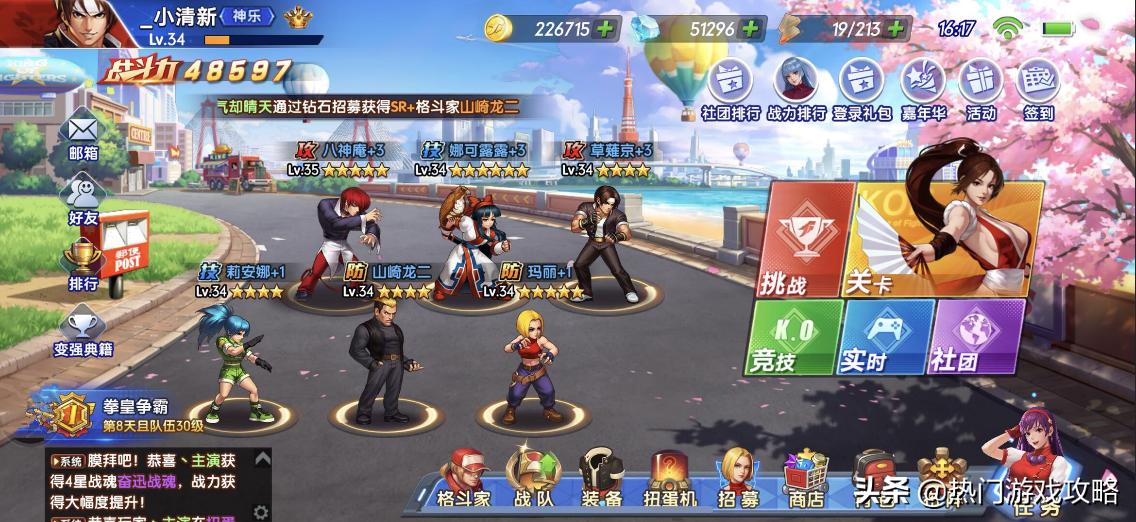This screenshot has width=1136, height=522.
Task: Open the 竞技 arena tile
Action: (x=789, y=337)
